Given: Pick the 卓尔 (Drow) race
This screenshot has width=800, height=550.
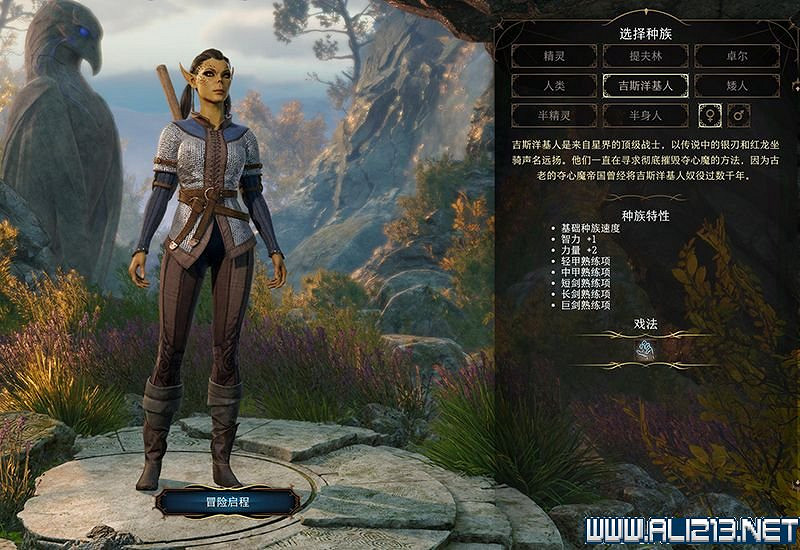Looking at the screenshot, I should (x=737, y=57).
